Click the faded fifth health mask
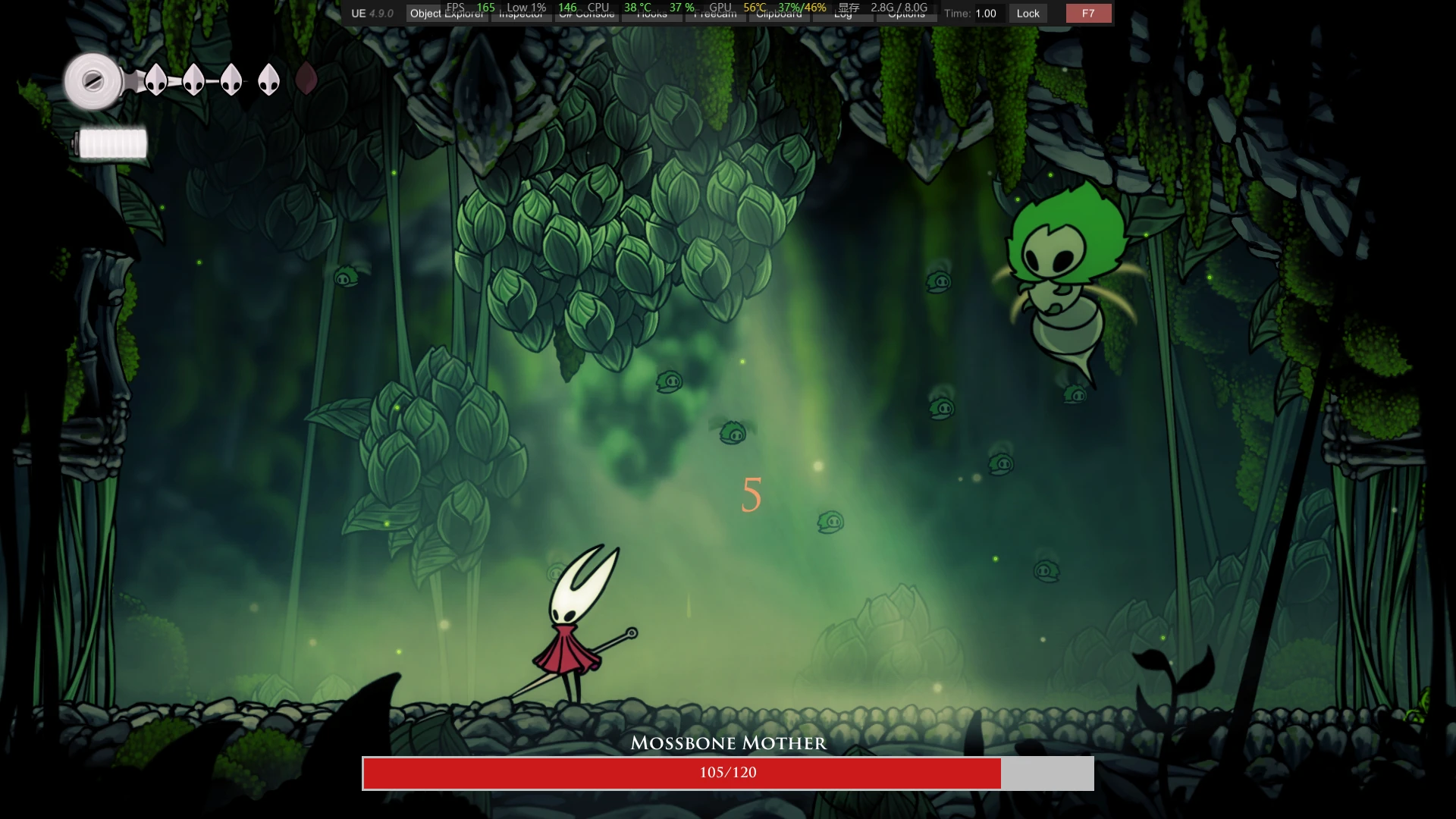Image resolution: width=1456 pixels, height=819 pixels. [x=306, y=80]
